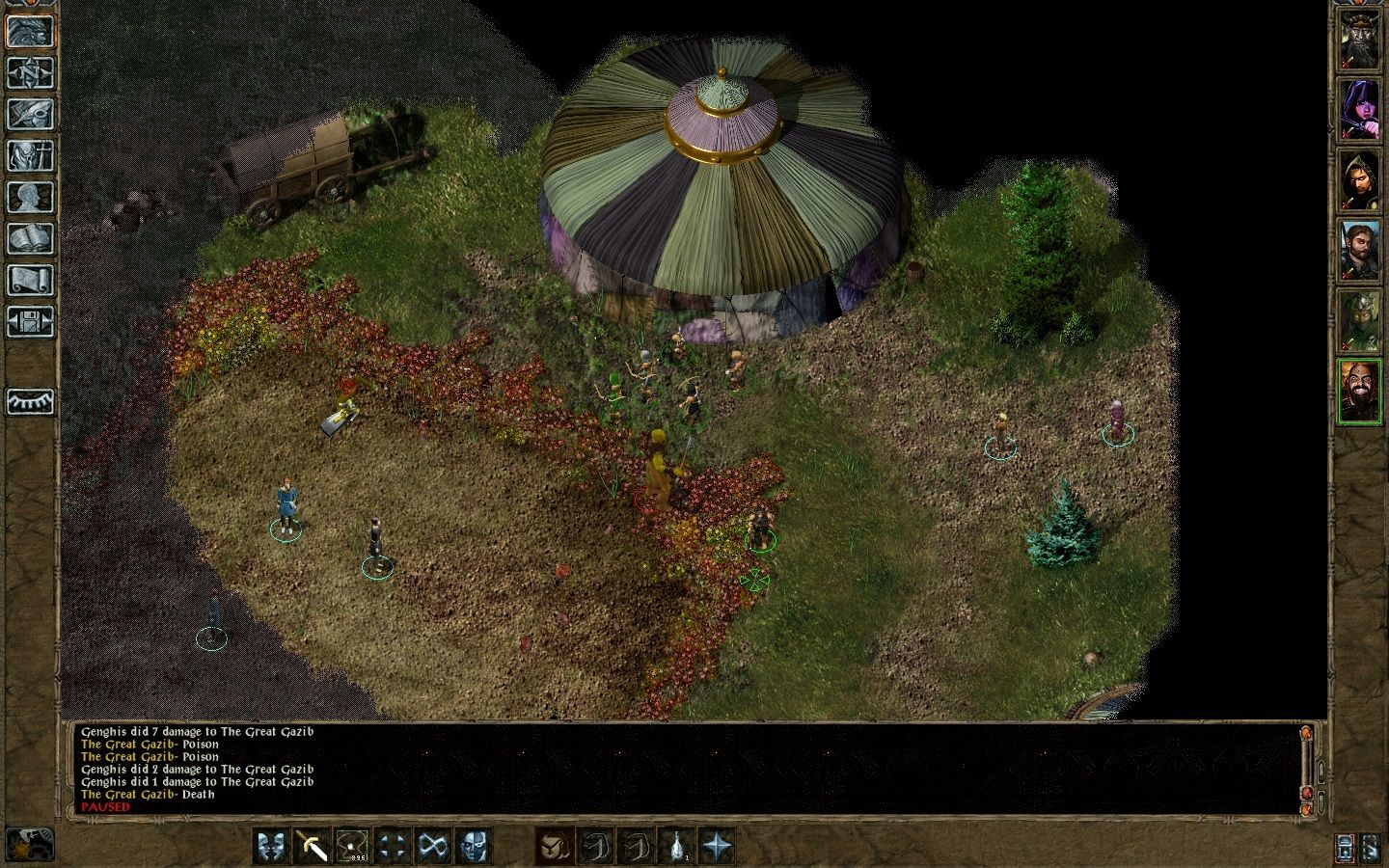Choose the sword weapon slot
Screen dimensions: 1389x868
click(312, 846)
